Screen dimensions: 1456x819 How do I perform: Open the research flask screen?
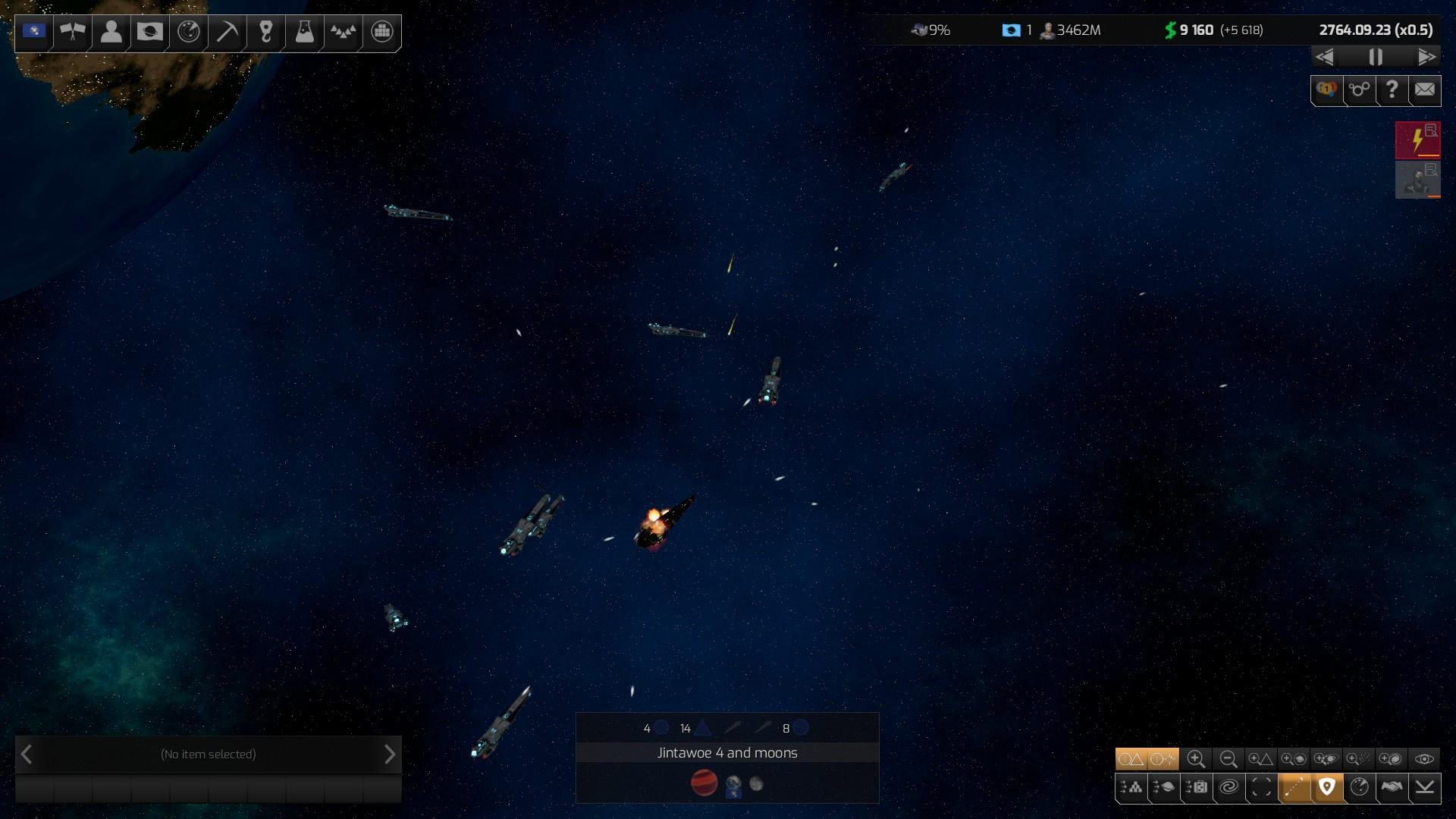[304, 32]
